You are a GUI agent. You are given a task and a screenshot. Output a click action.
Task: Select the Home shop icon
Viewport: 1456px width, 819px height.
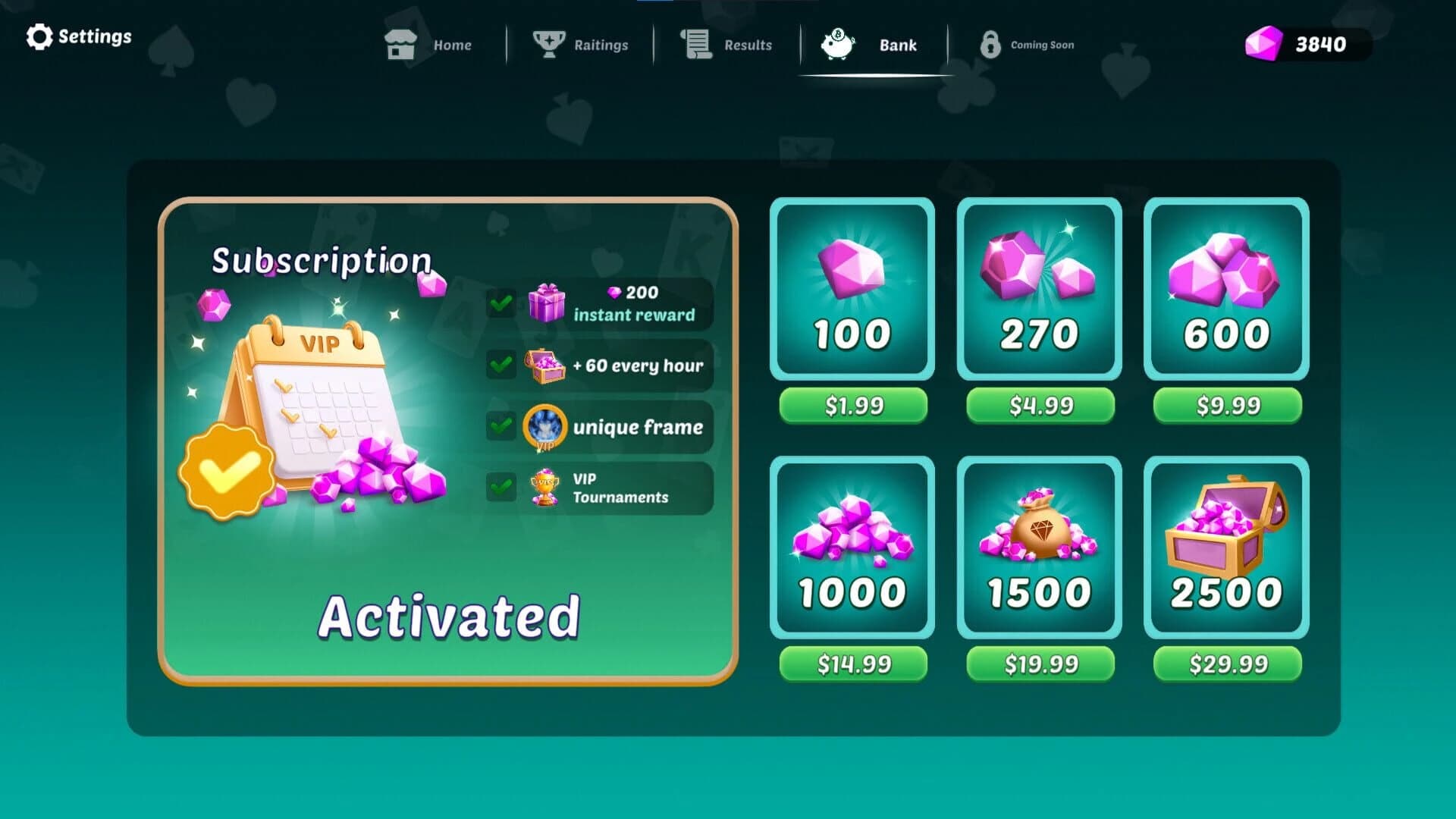coord(402,44)
